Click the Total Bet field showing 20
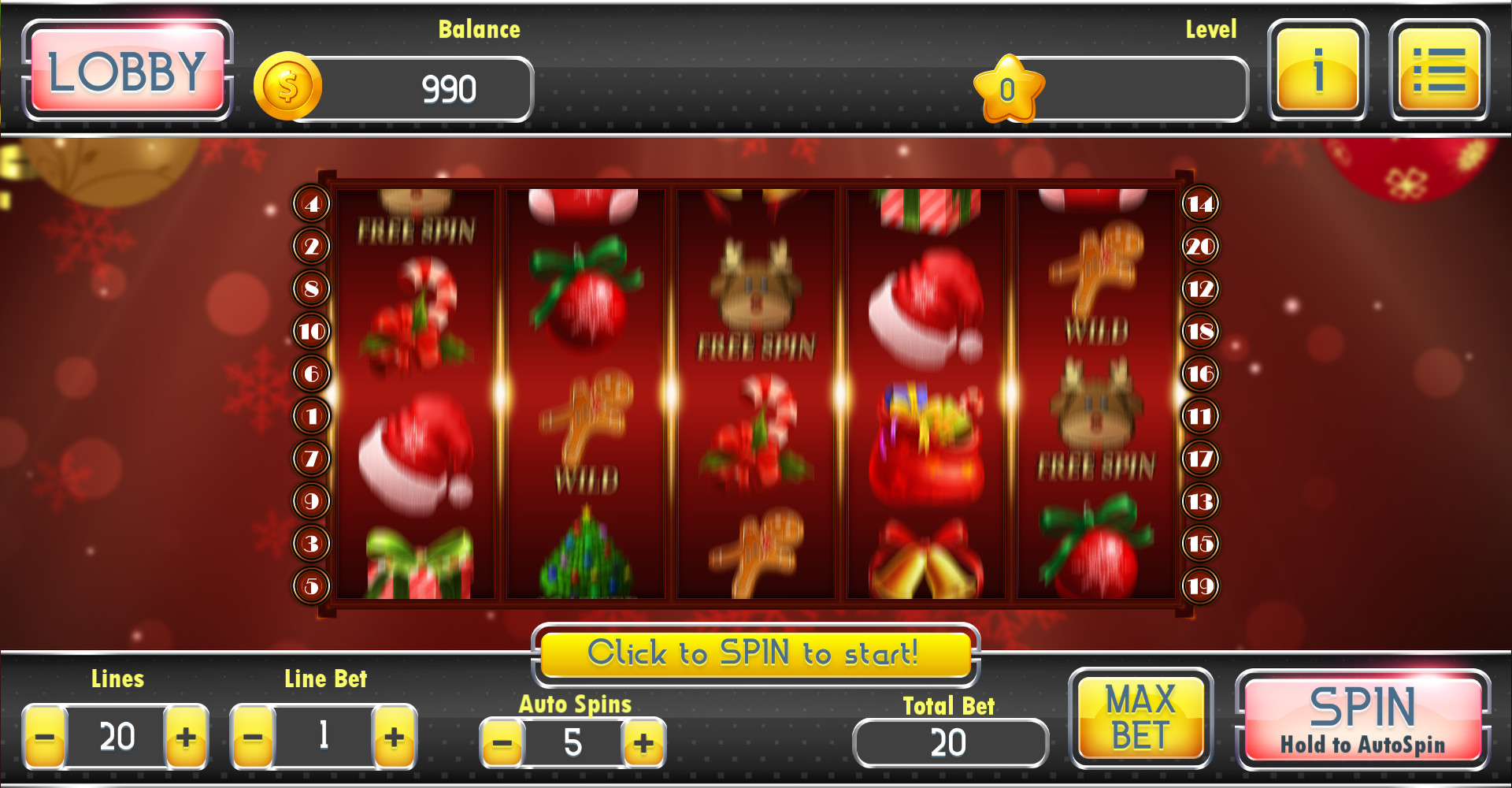Viewport: 1512px width, 788px height. 950,742
